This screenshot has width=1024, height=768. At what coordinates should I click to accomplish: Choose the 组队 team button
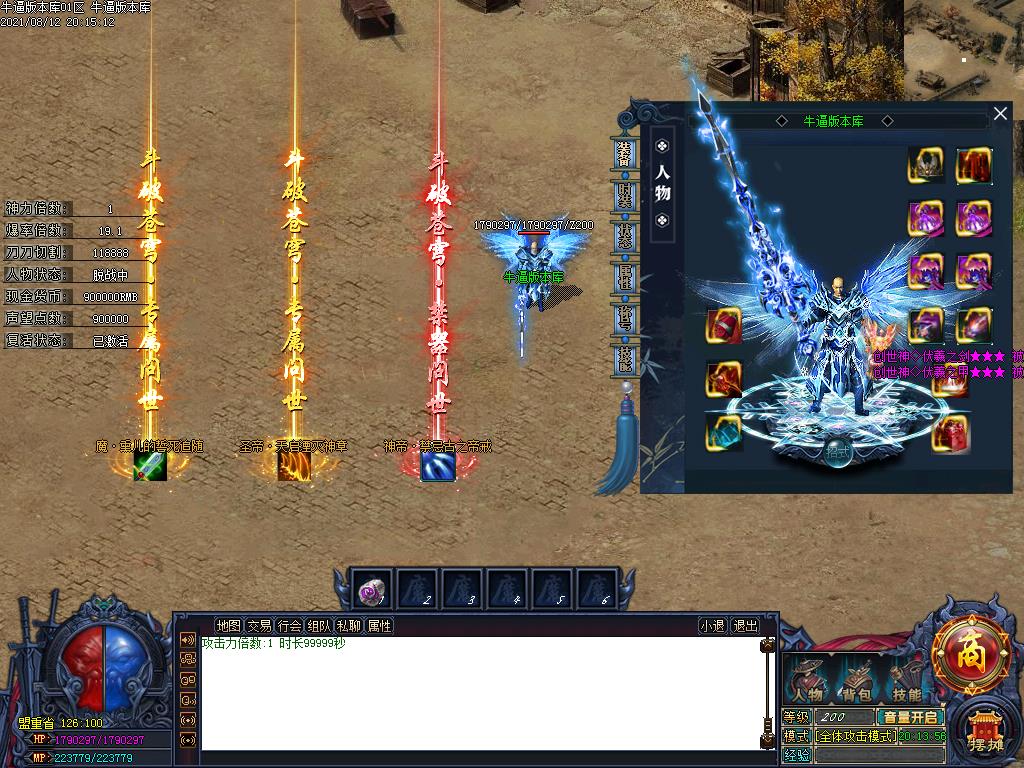[319, 626]
